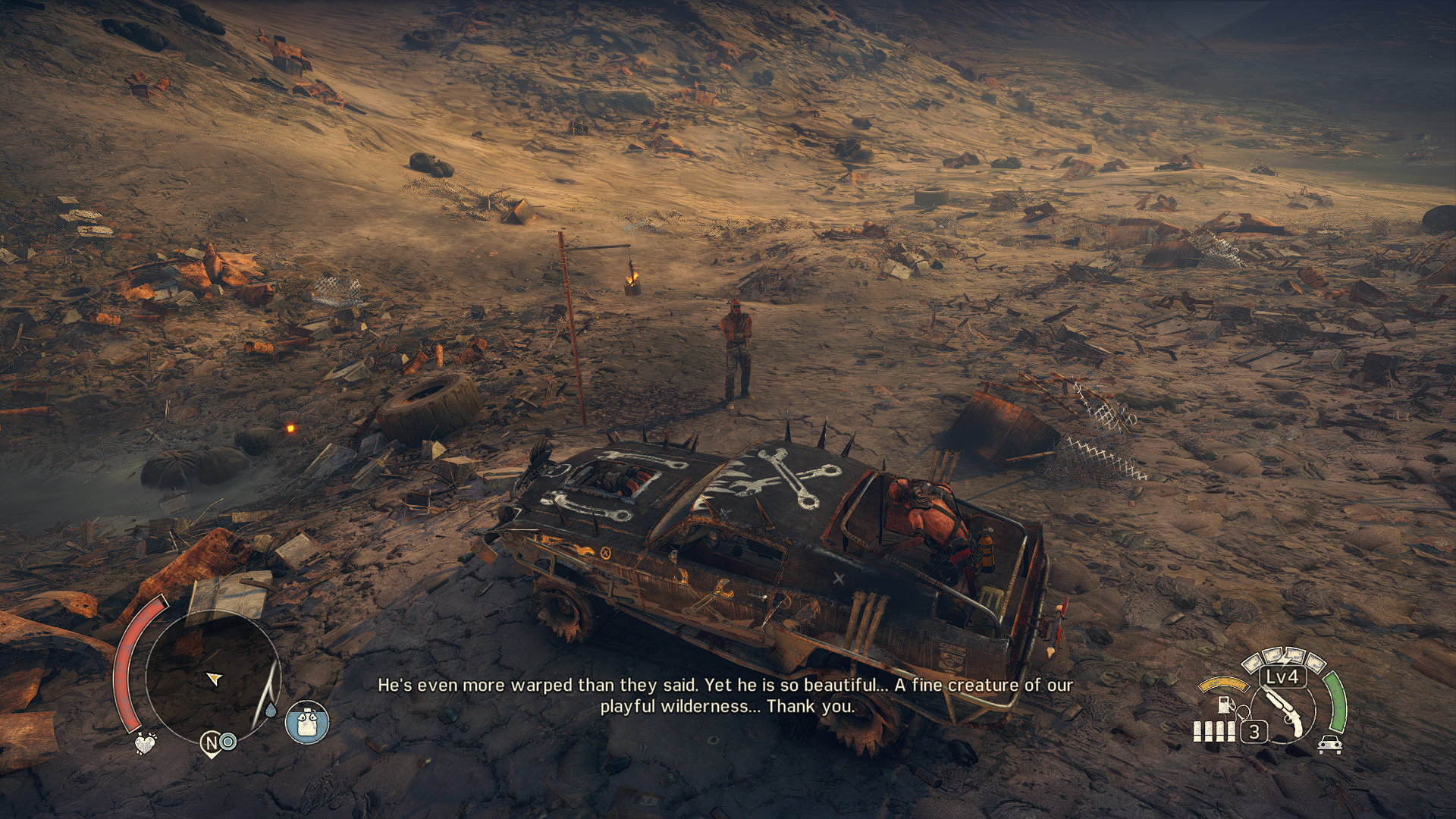Select the Lv4 level badge
1456x819 pixels.
pyautogui.click(x=1282, y=676)
